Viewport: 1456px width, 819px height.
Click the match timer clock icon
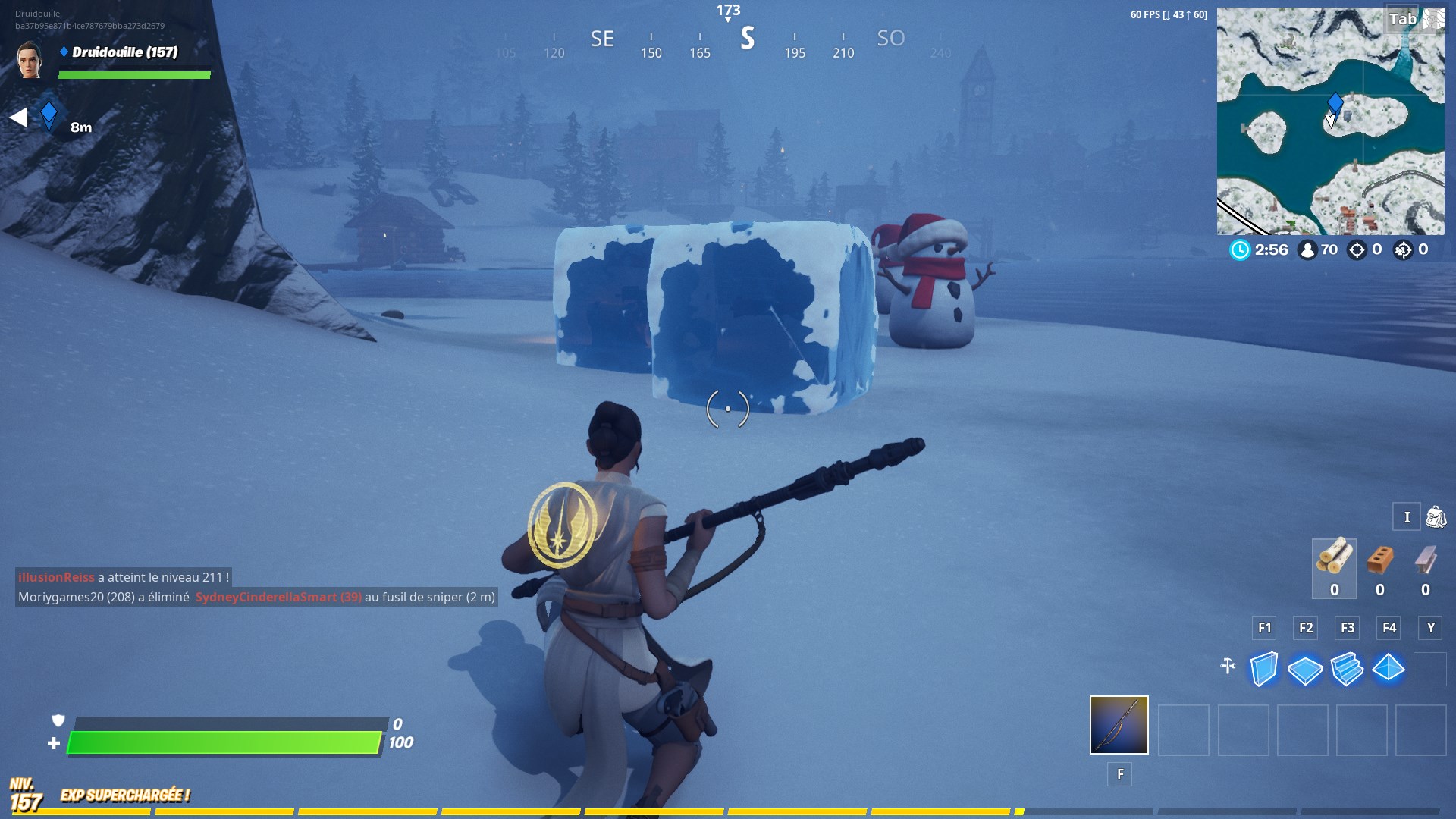[1241, 250]
